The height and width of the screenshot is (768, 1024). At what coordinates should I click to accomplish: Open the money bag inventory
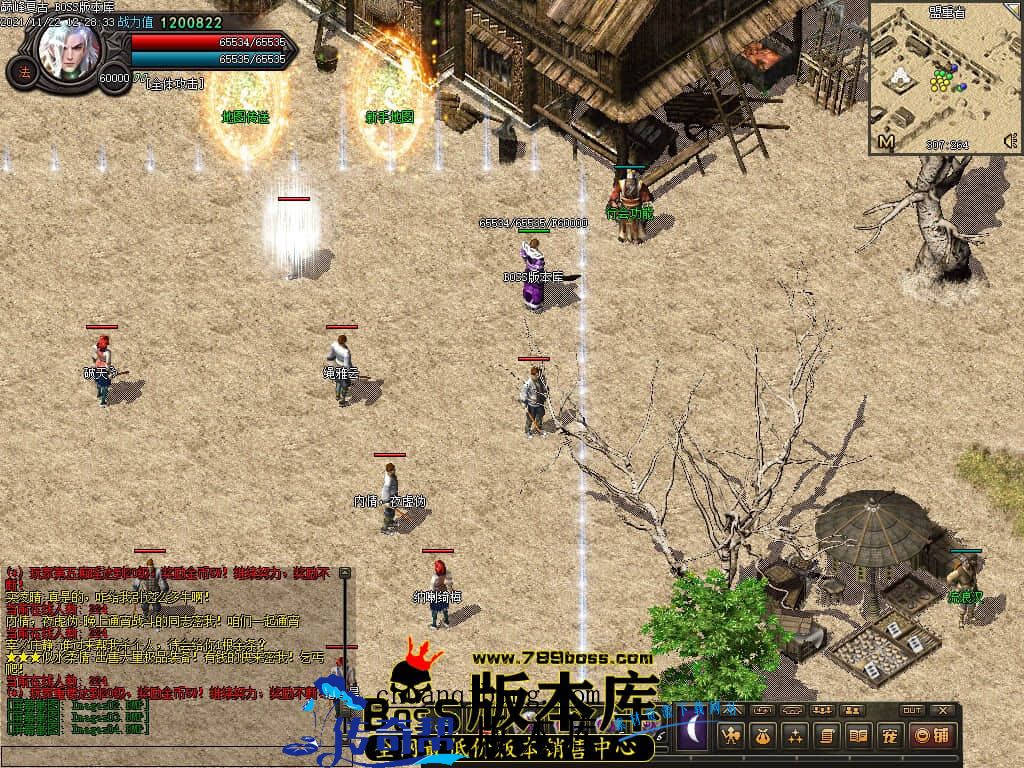pos(762,737)
